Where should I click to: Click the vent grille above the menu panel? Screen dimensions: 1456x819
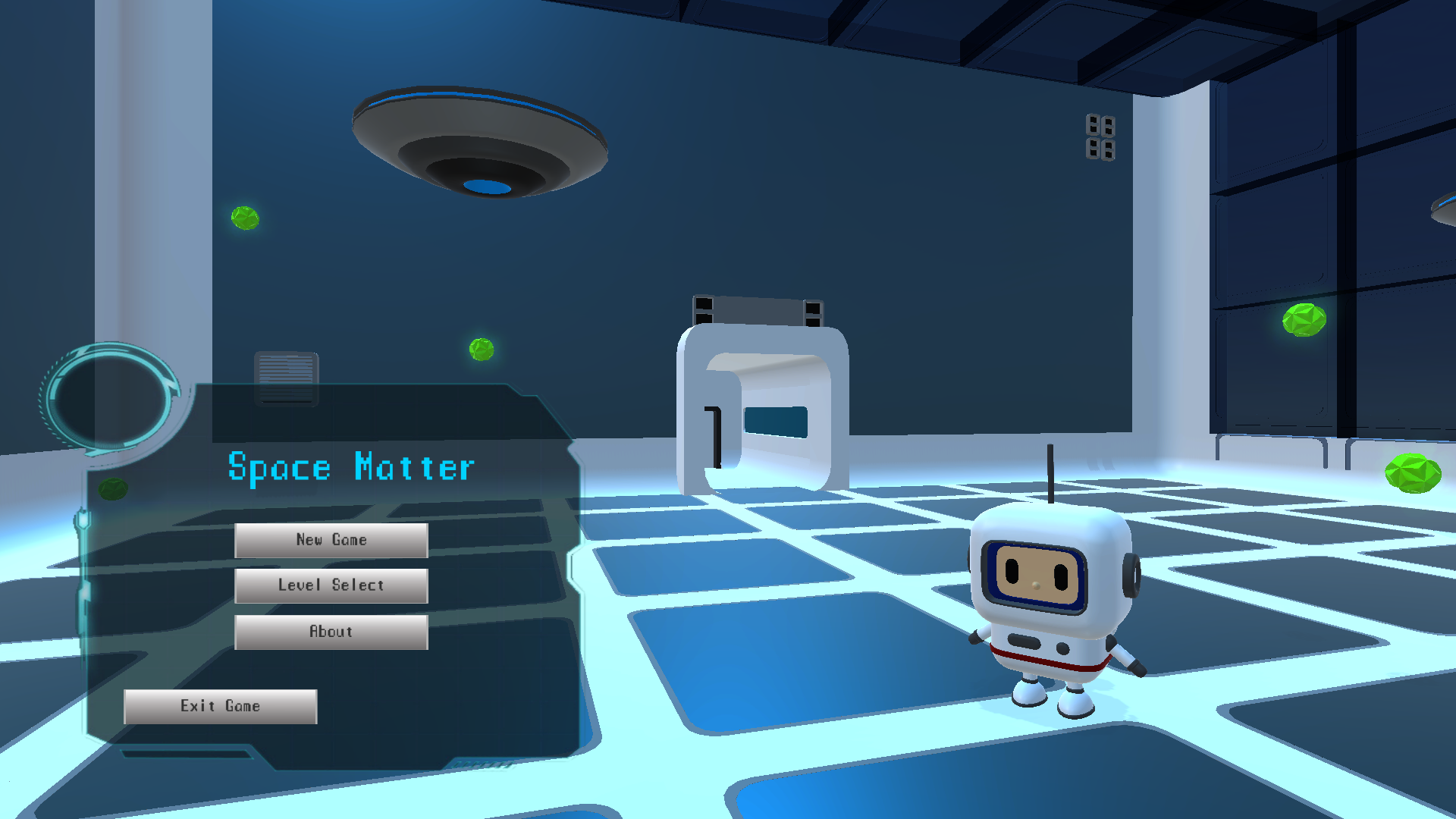pyautogui.click(x=288, y=373)
